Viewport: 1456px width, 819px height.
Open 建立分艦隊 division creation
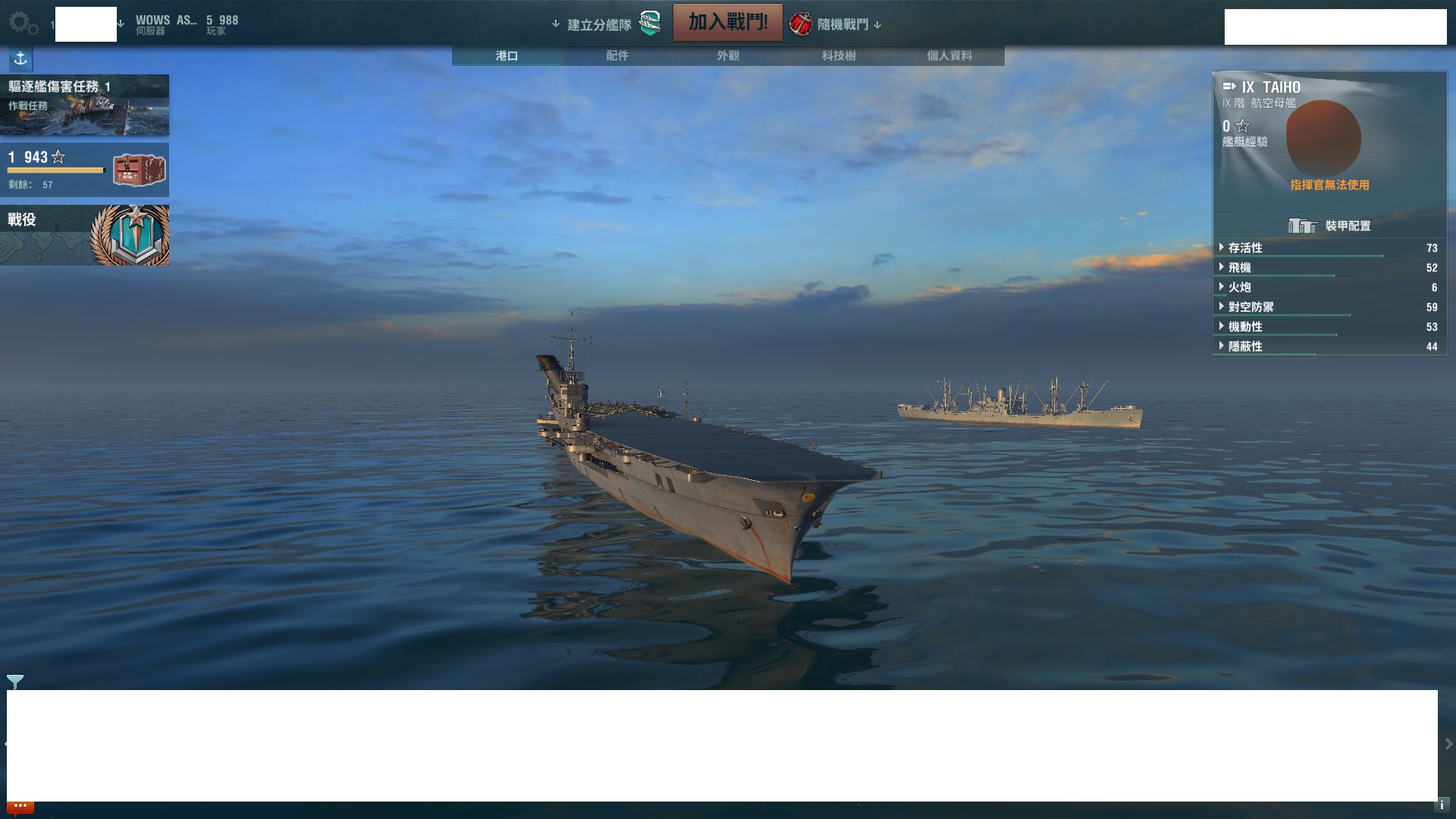point(599,25)
